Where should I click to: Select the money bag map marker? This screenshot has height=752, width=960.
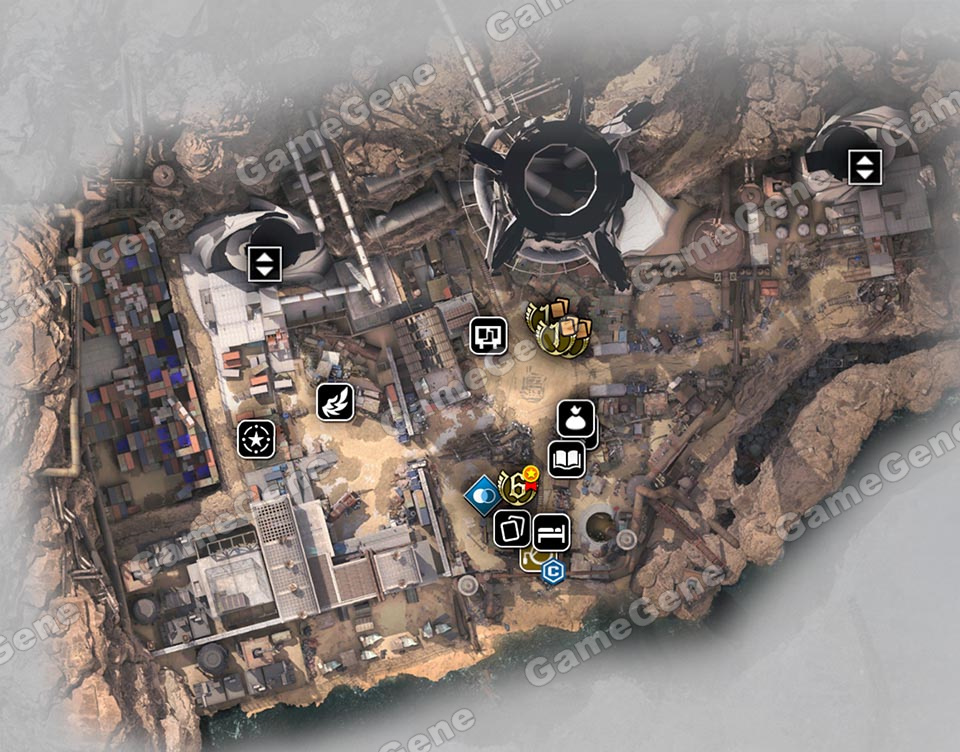[576, 420]
